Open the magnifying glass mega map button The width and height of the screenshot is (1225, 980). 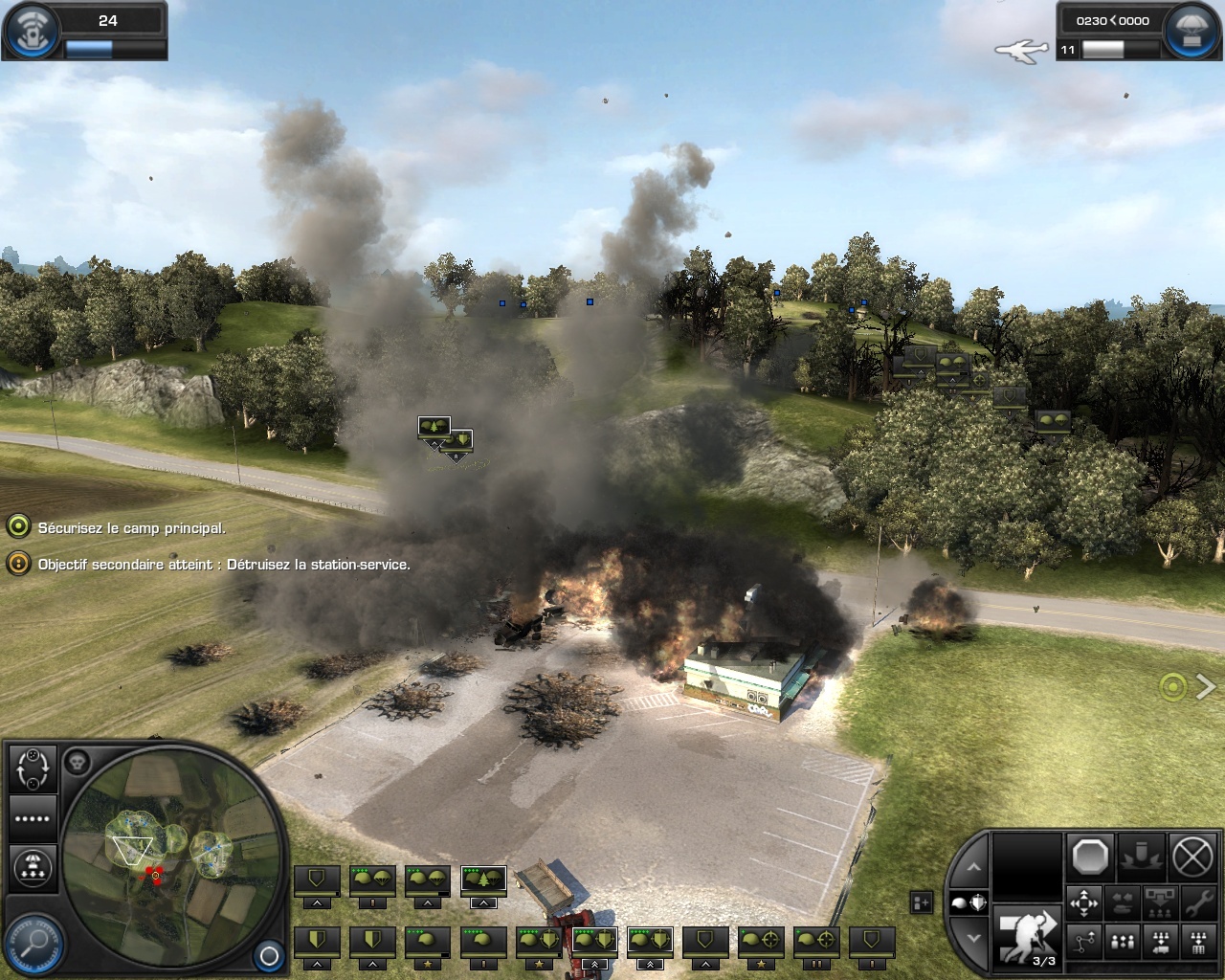[34, 944]
